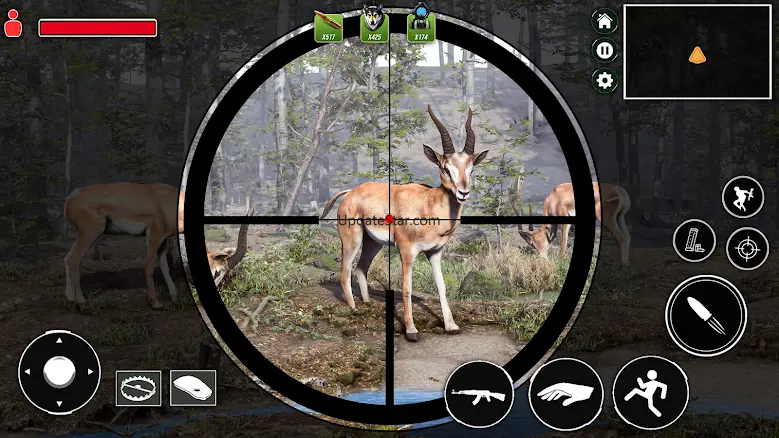Toggle the scope crosshair button

[746, 248]
